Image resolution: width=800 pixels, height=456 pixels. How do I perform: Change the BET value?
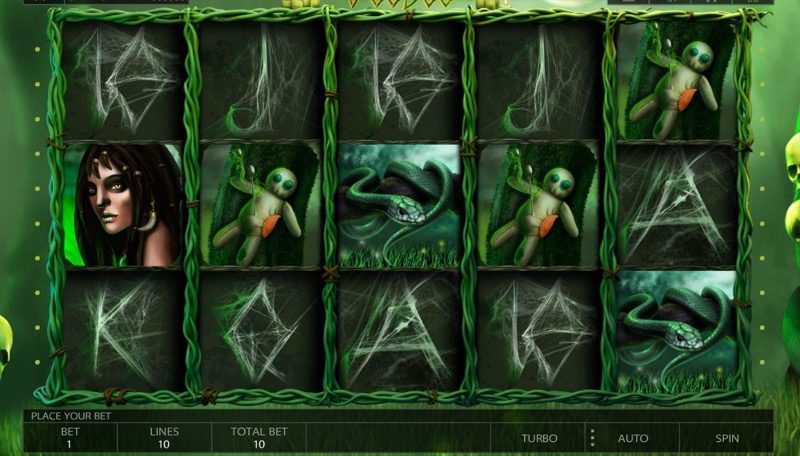pos(70,437)
